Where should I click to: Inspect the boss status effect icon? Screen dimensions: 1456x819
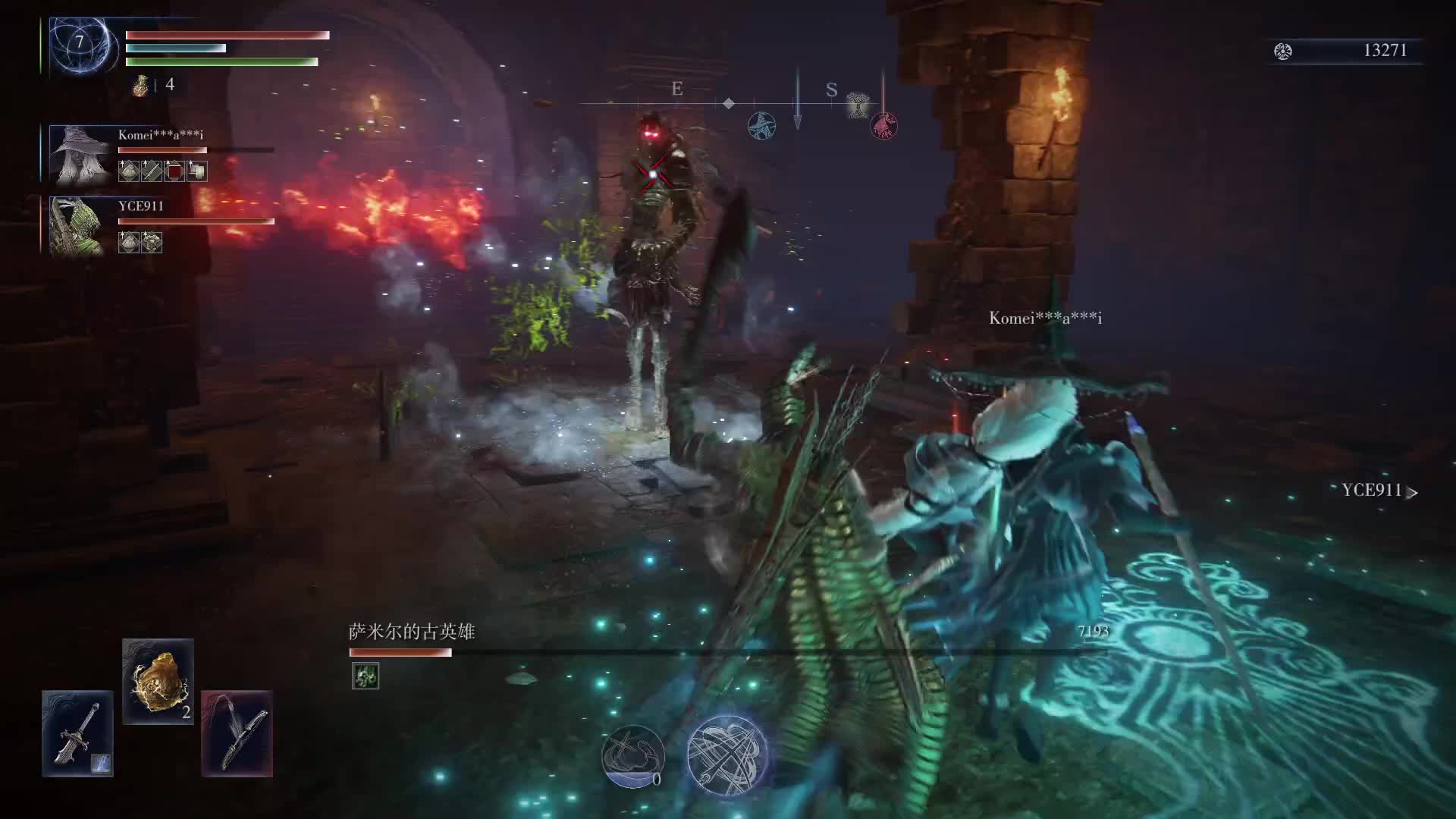point(366,676)
